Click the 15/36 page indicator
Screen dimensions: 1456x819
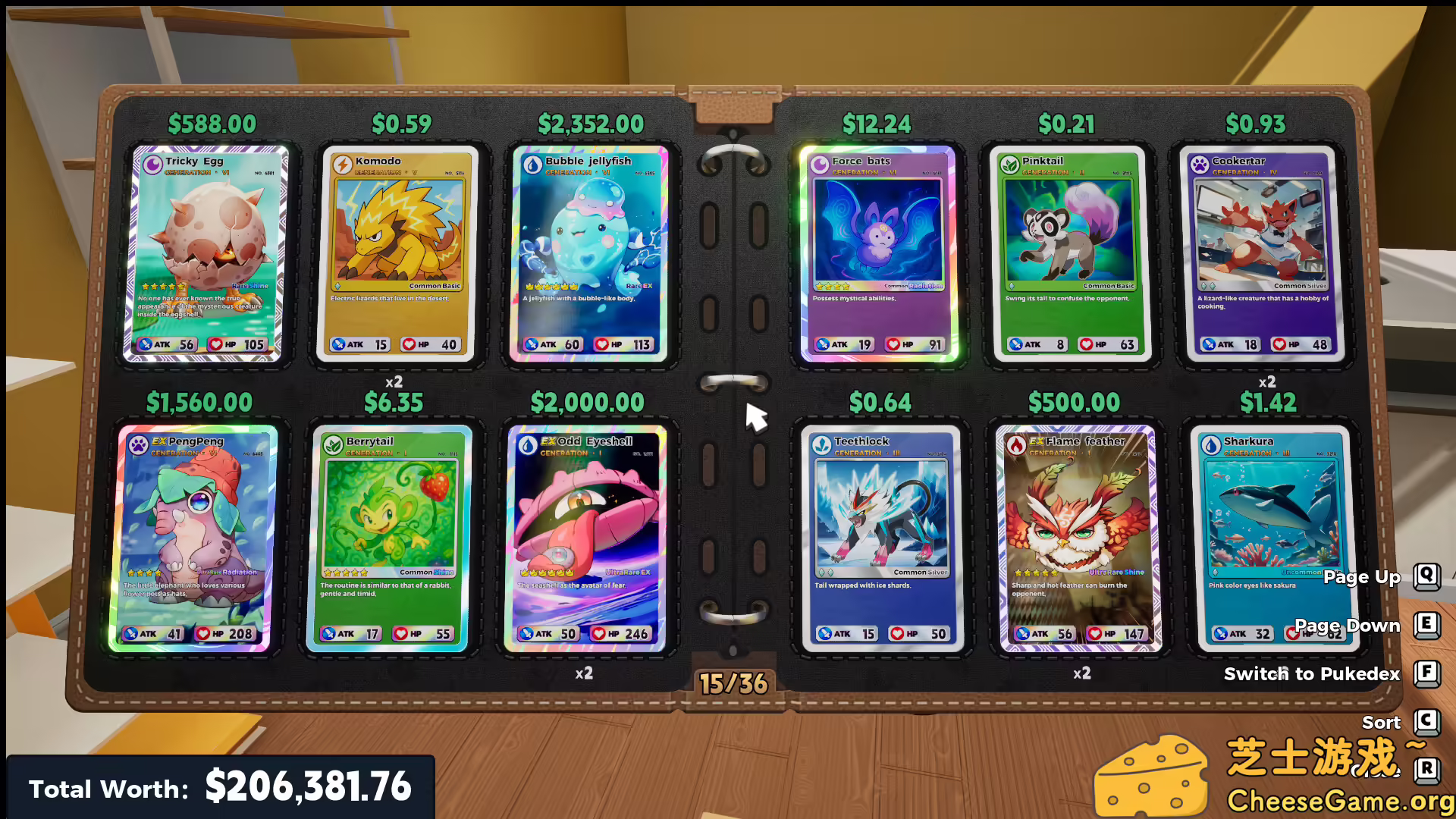click(733, 682)
